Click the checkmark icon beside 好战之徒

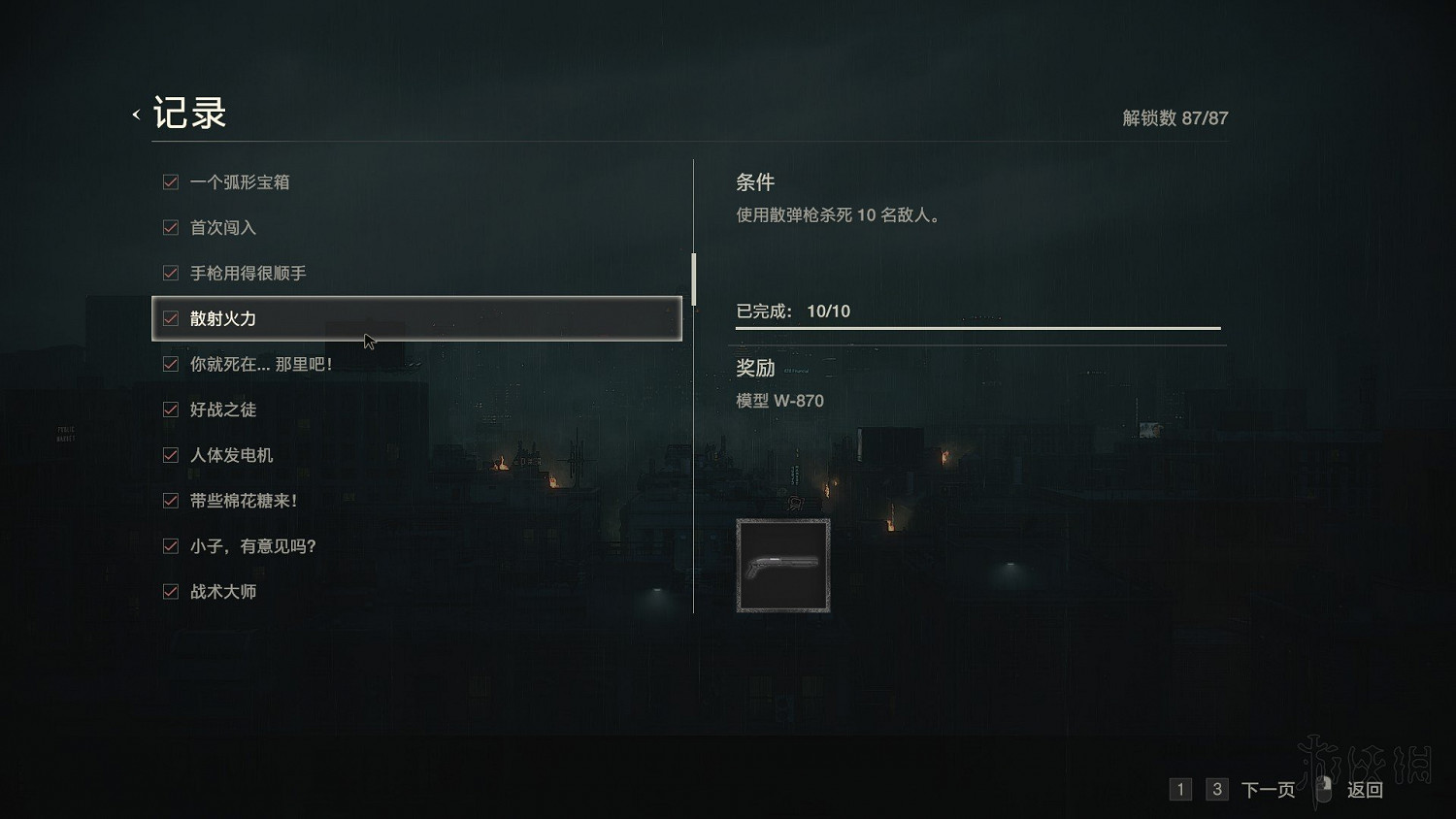tap(170, 409)
